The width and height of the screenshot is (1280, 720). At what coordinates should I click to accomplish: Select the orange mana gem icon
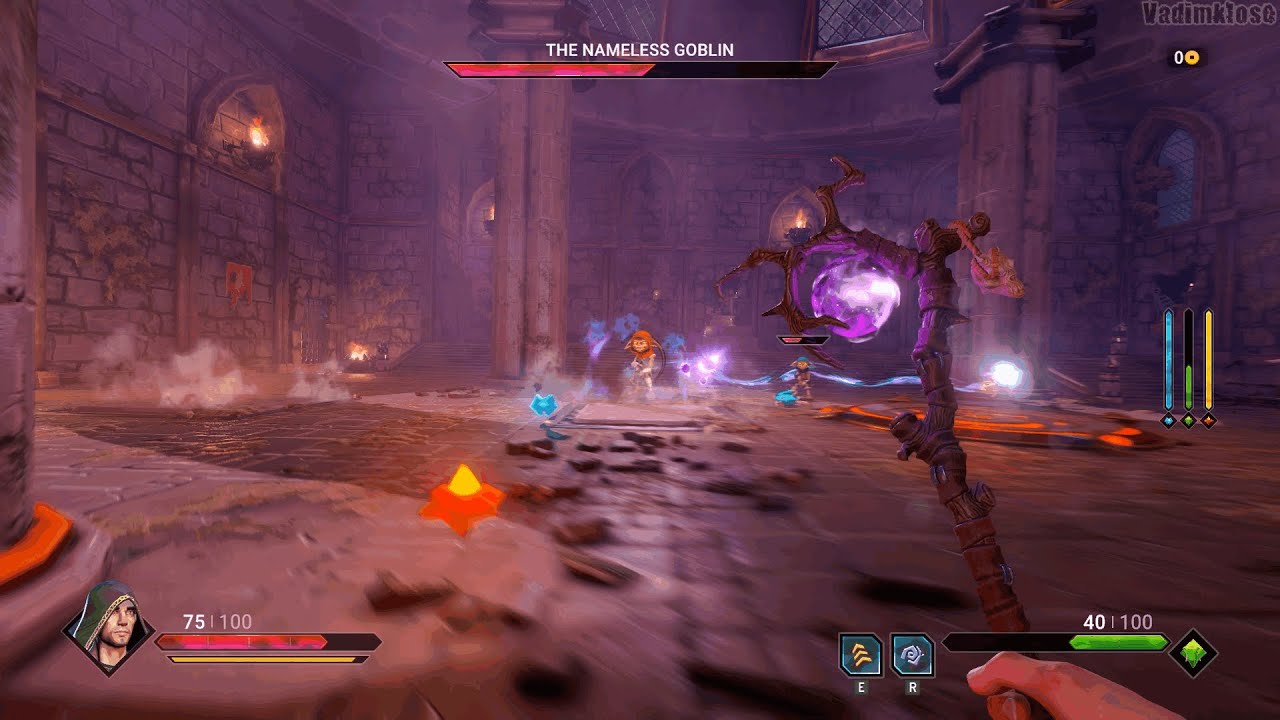(x=1208, y=421)
